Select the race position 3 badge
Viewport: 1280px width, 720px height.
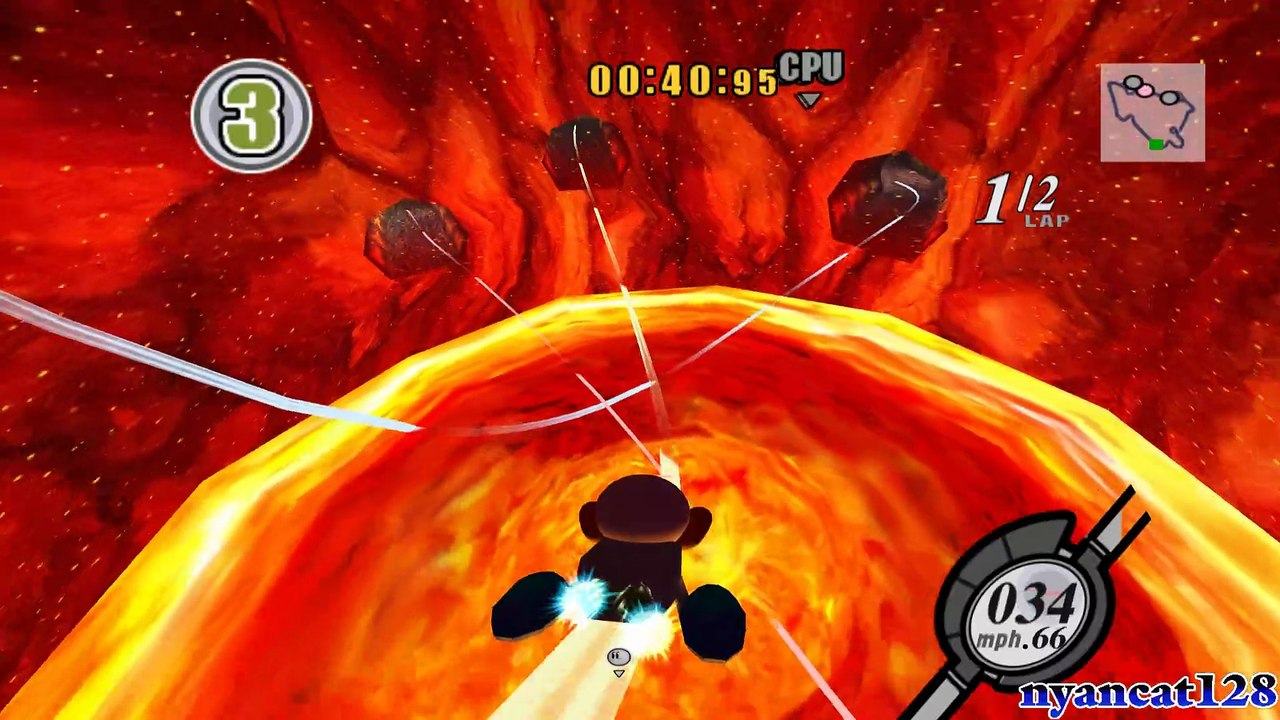[251, 116]
